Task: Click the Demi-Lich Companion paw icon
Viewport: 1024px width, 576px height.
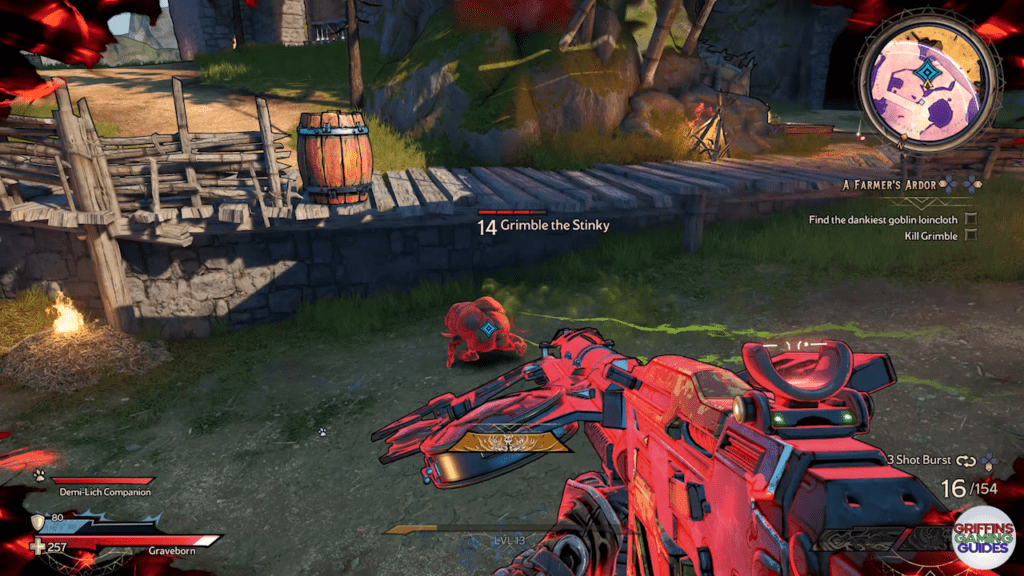Action: tap(39, 476)
